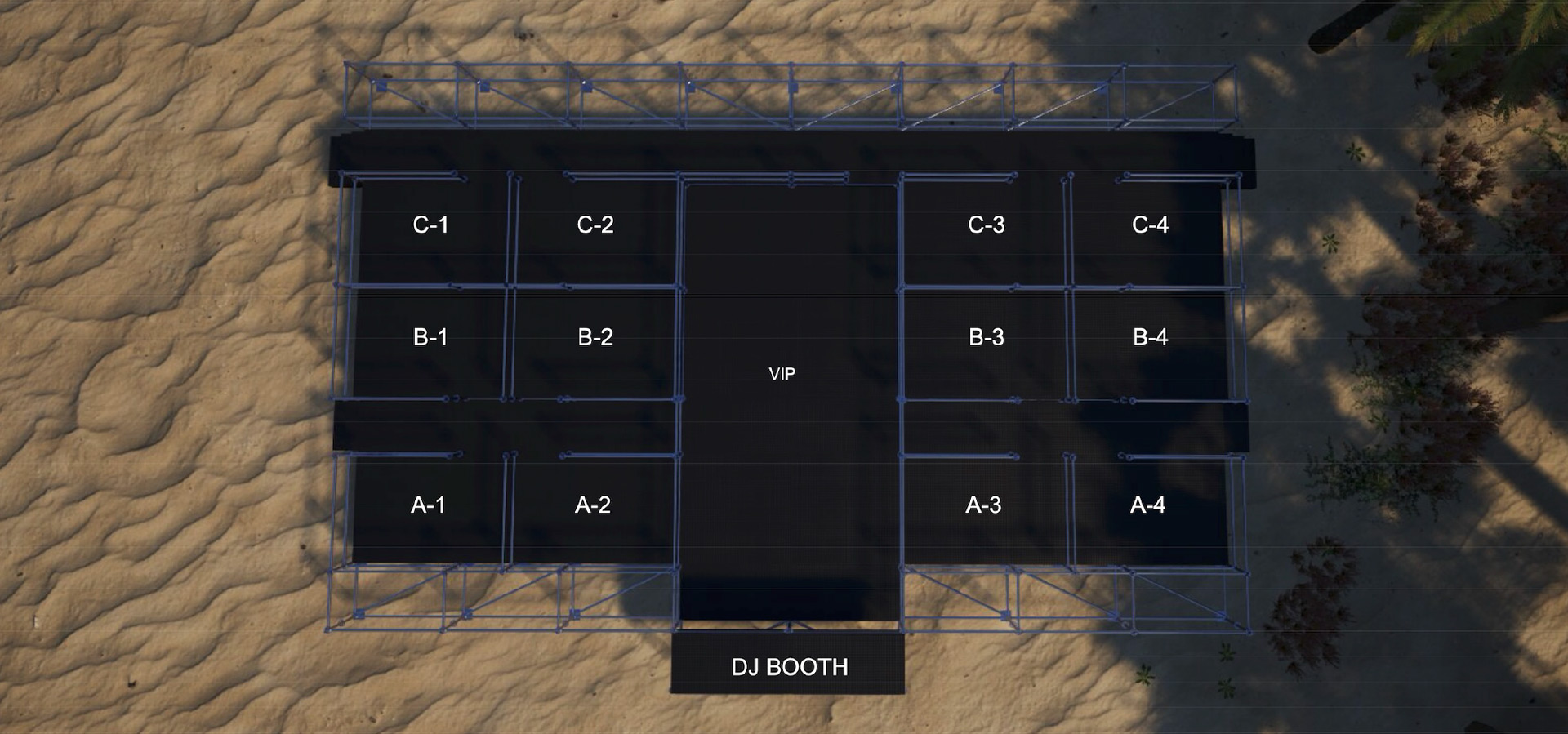The width and height of the screenshot is (1568, 734).
Task: Choose section A-3
Action: [x=983, y=505]
